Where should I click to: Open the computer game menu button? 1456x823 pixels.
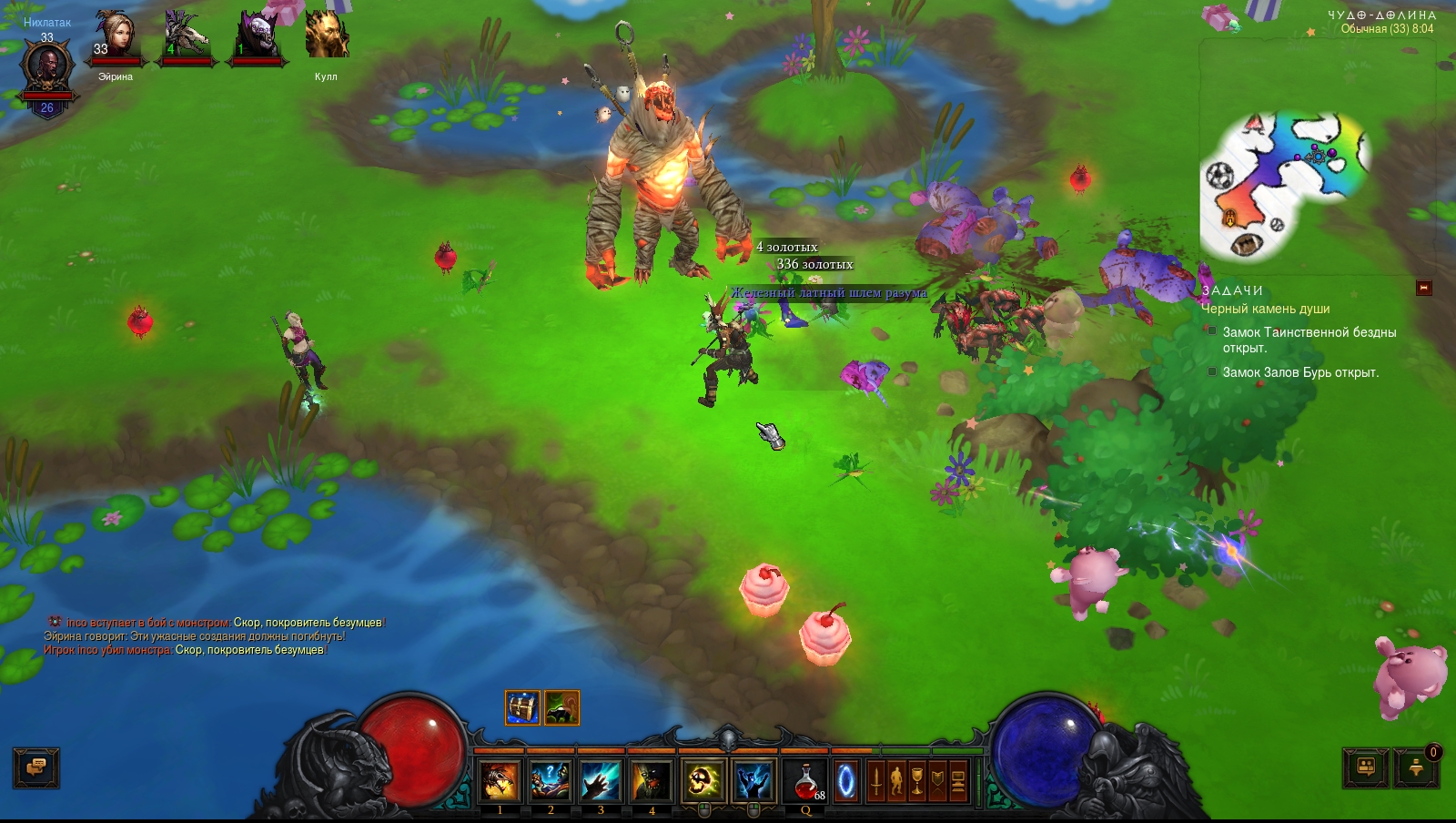tap(958, 782)
